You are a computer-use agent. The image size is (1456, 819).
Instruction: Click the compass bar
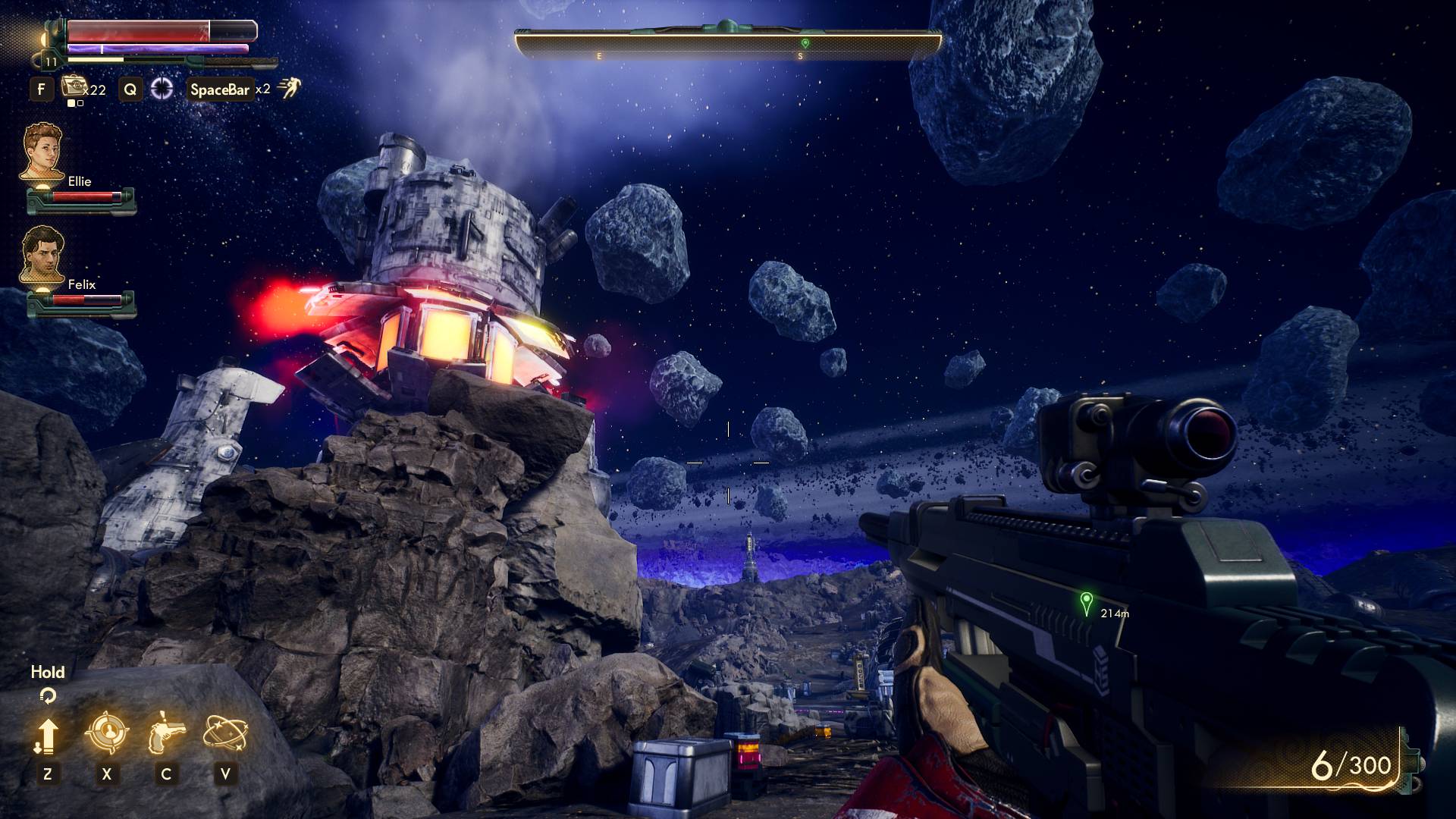728,45
